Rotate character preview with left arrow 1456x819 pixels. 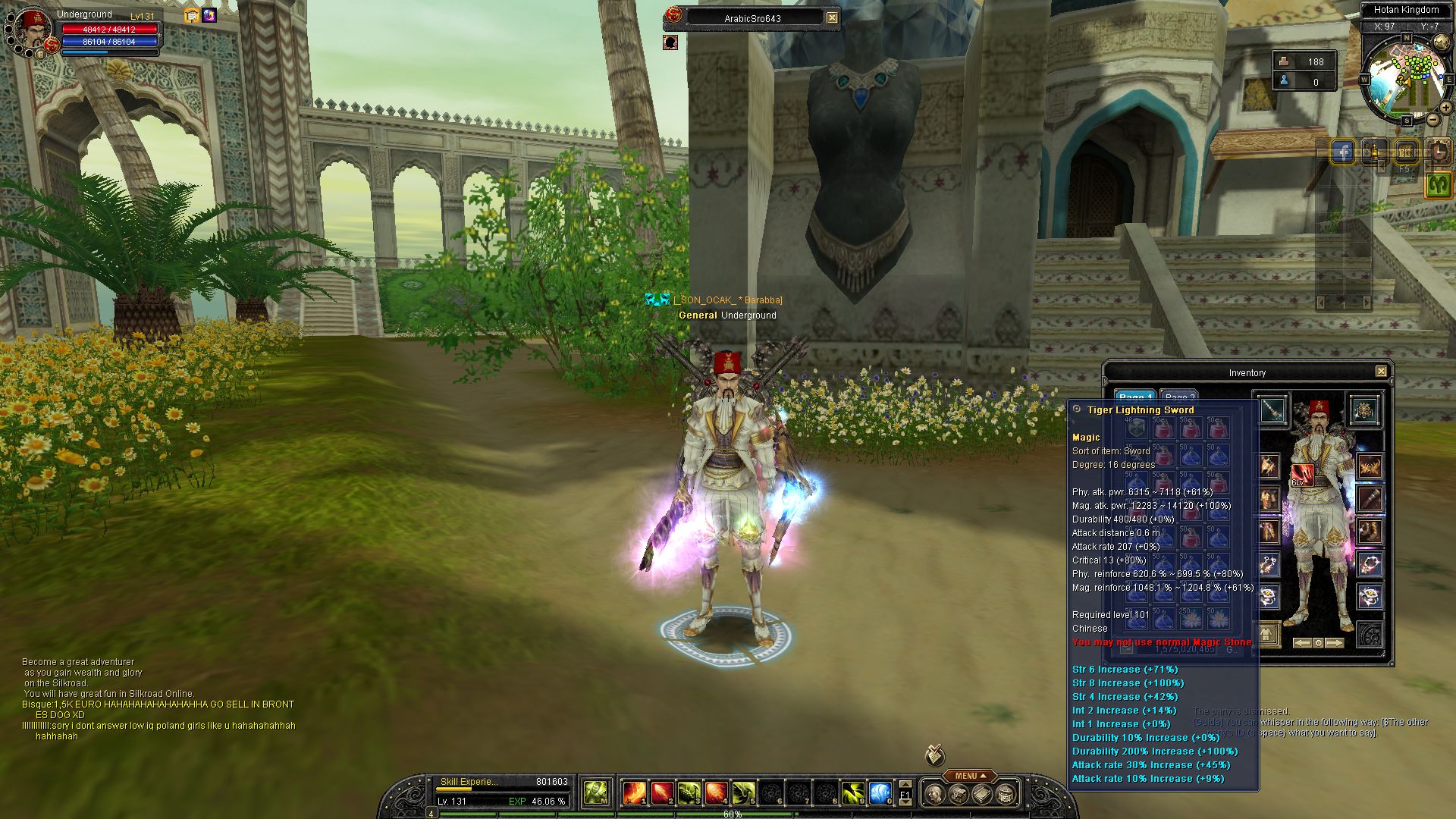(1301, 643)
